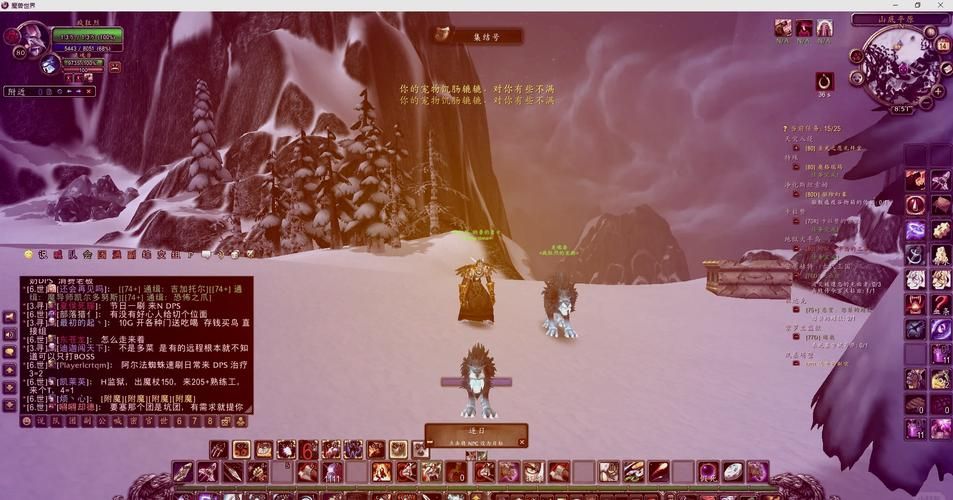Select the pet portrait frame
Image resolution: width=953 pixels, height=500 pixels.
50,65
